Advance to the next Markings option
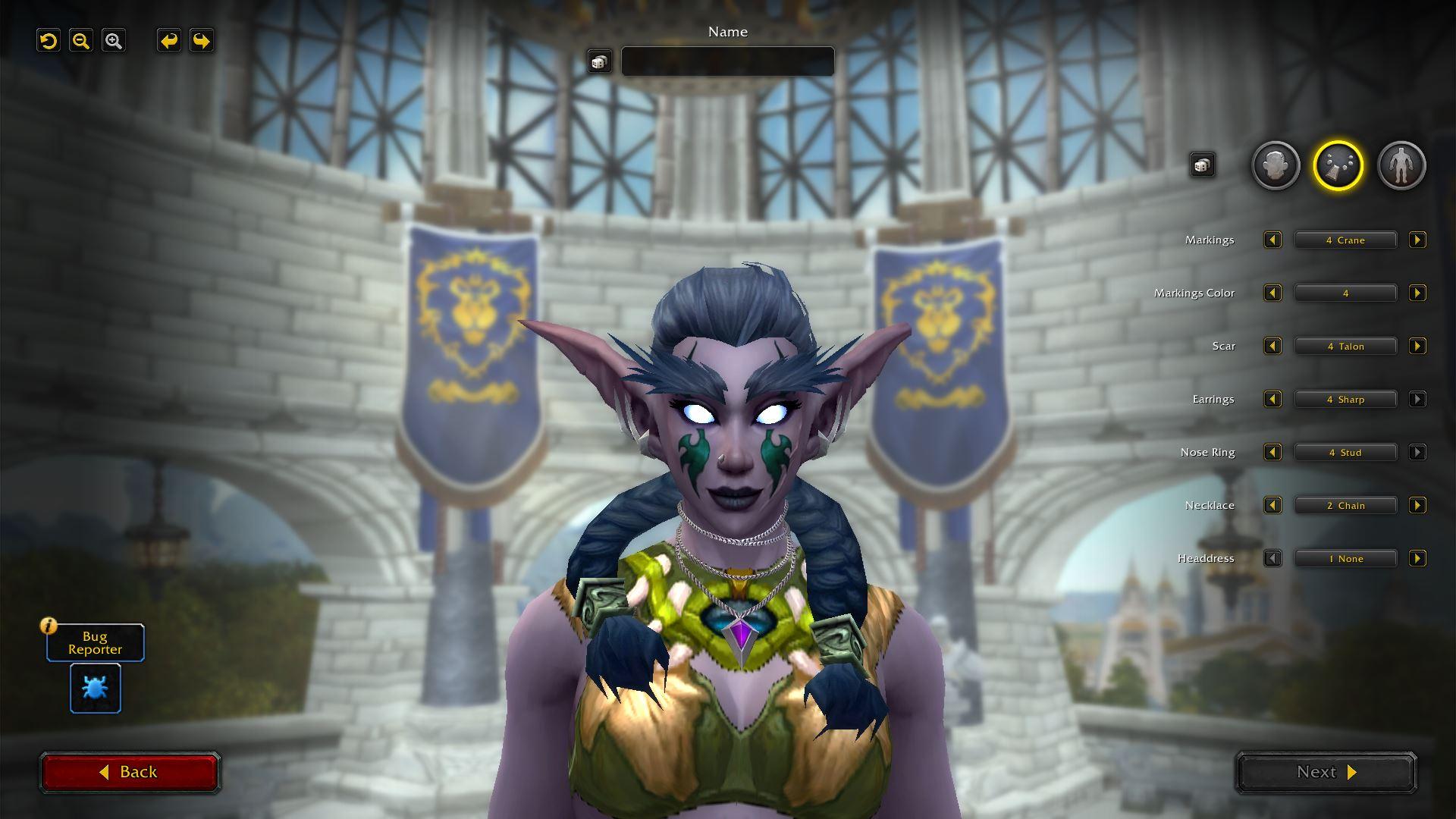Screen dimensions: 1456x819 [1417, 240]
